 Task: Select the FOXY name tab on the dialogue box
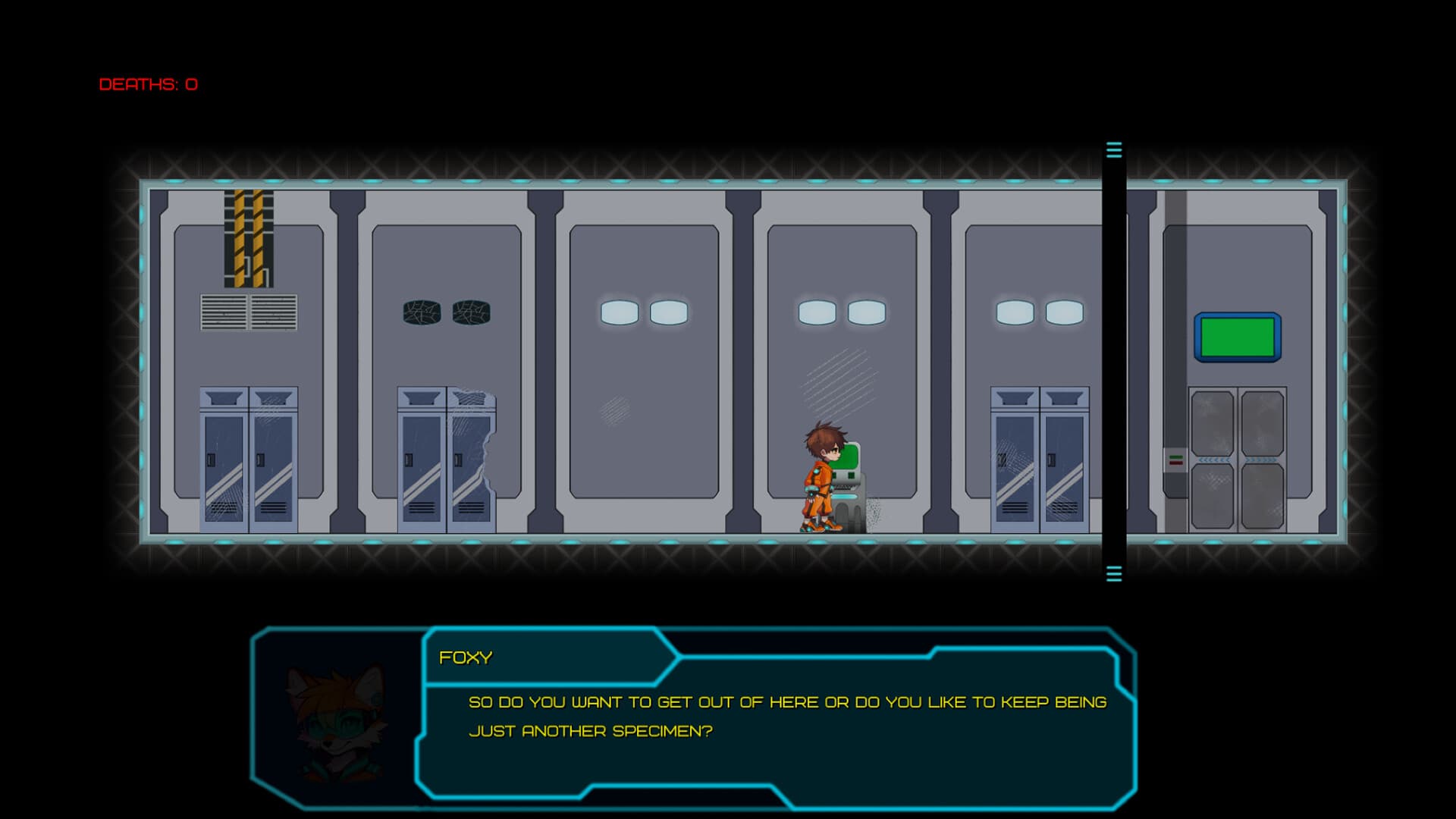pyautogui.click(x=466, y=657)
